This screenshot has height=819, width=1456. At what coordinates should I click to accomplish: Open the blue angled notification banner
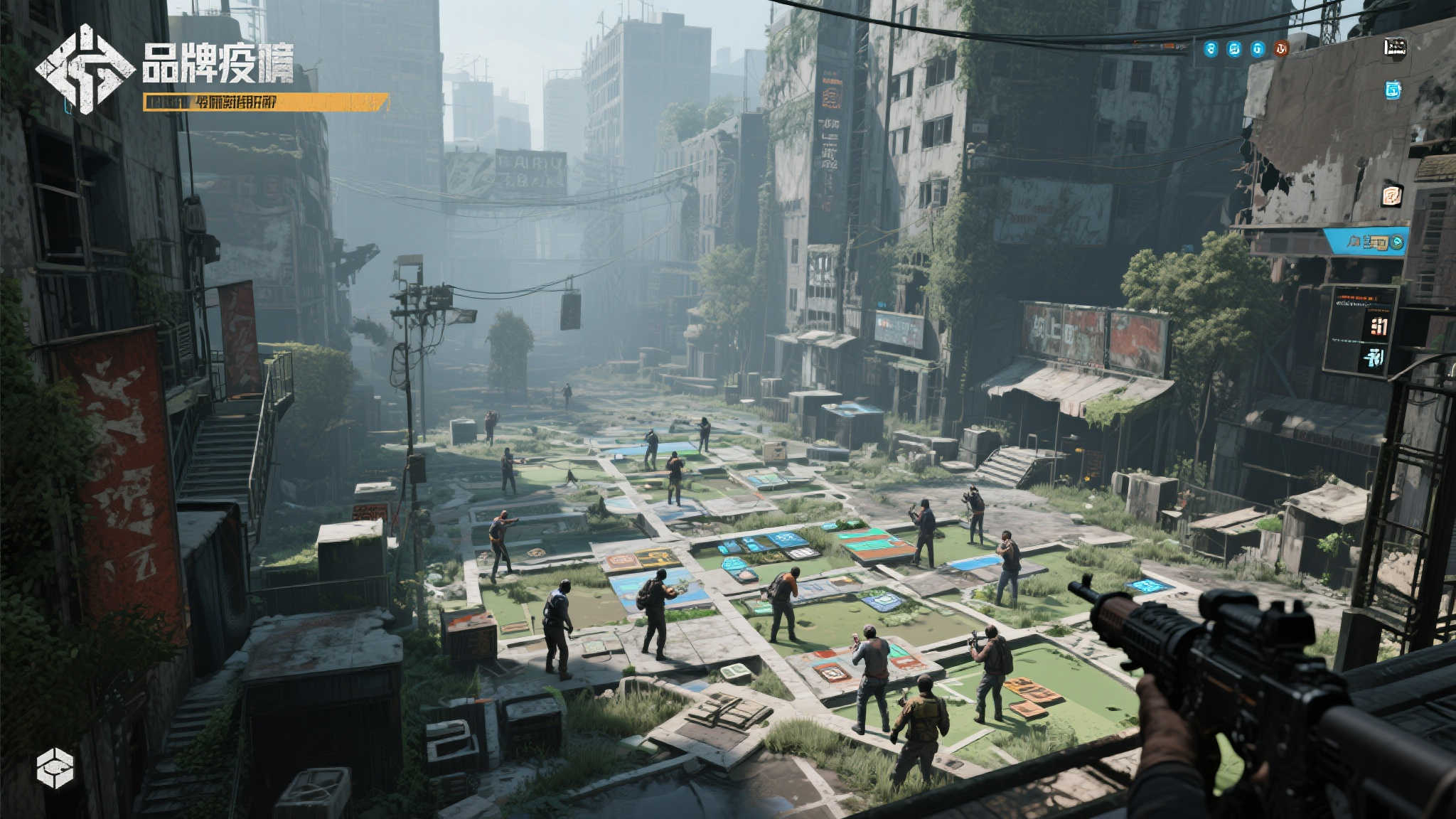pyautogui.click(x=1366, y=242)
